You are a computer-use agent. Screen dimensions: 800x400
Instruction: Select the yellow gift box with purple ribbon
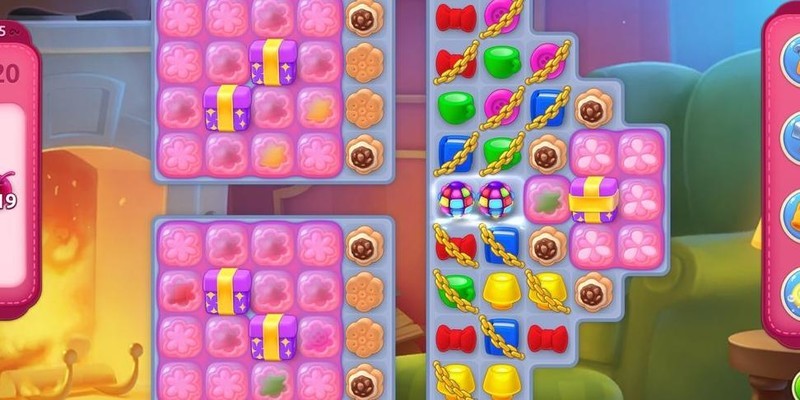coord(593,198)
